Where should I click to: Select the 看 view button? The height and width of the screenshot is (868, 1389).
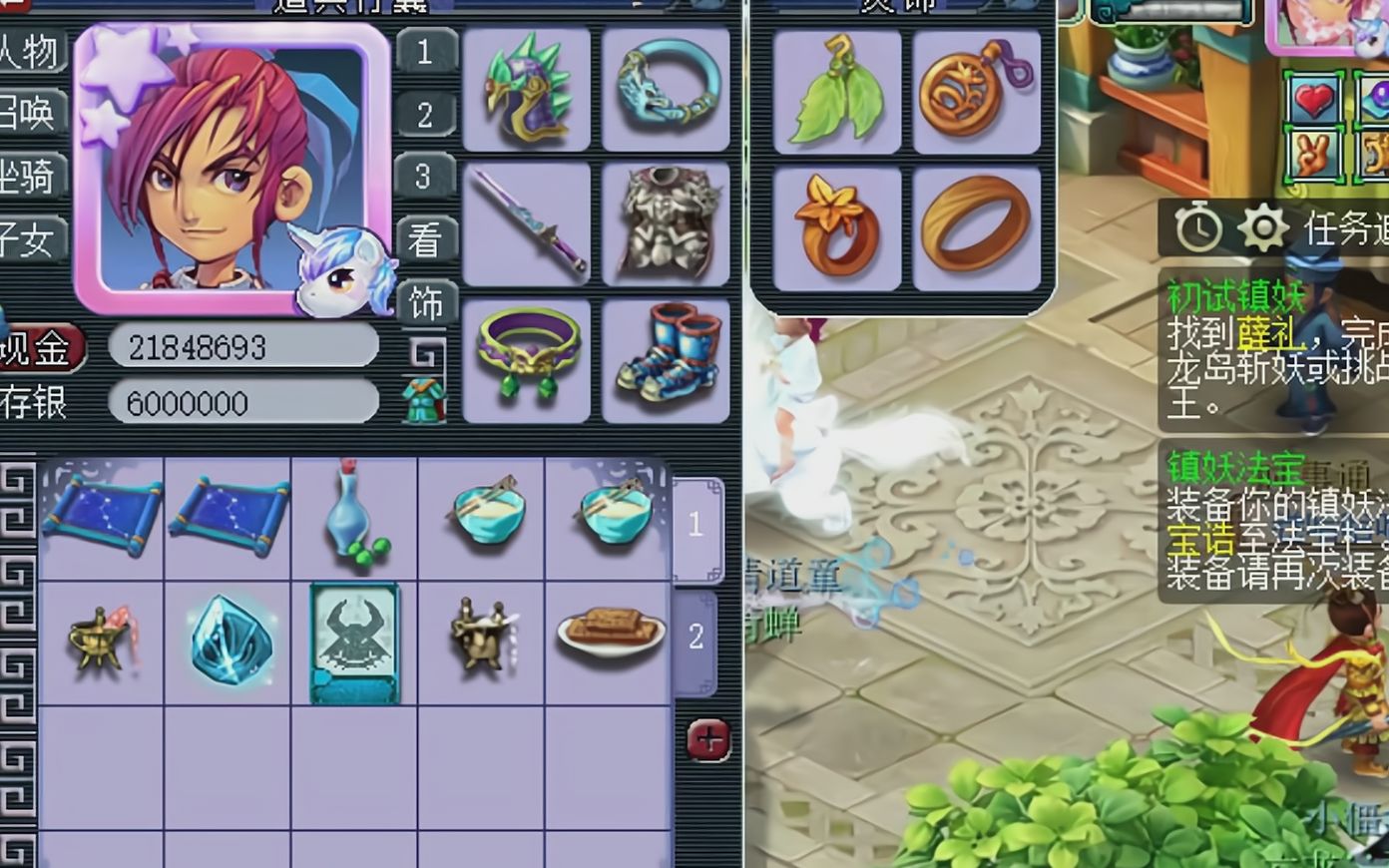pyautogui.click(x=426, y=239)
